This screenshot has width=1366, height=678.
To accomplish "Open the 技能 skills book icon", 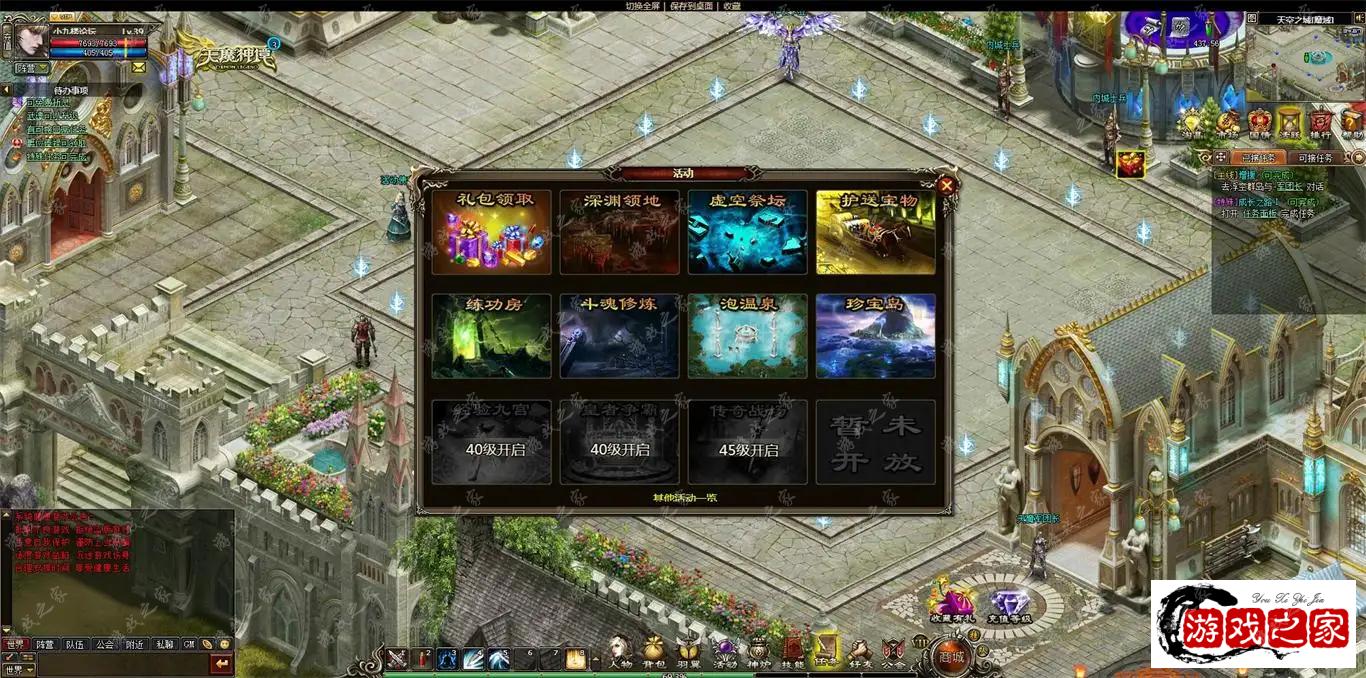I will tap(793, 651).
